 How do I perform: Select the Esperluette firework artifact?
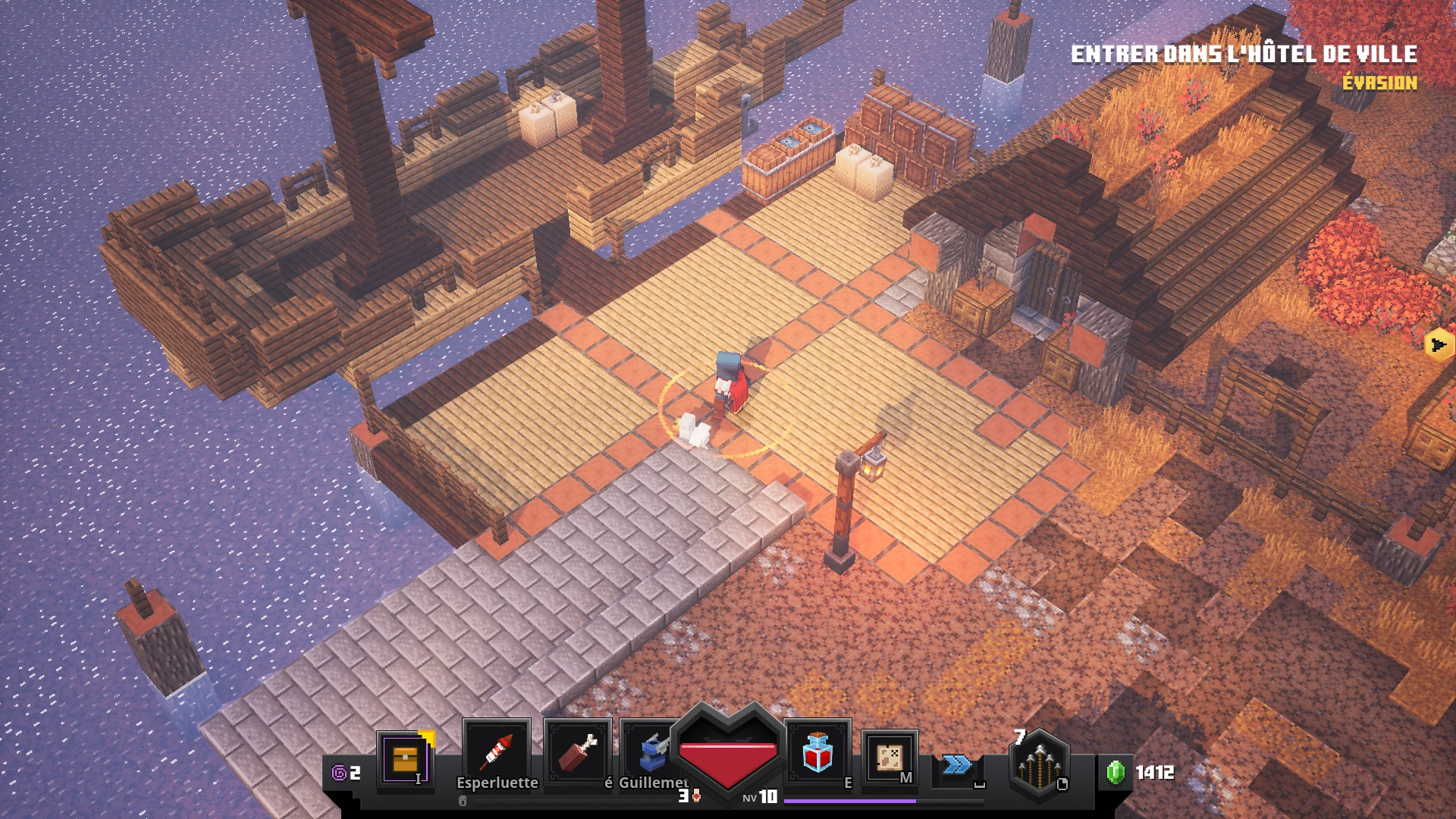coord(498,752)
